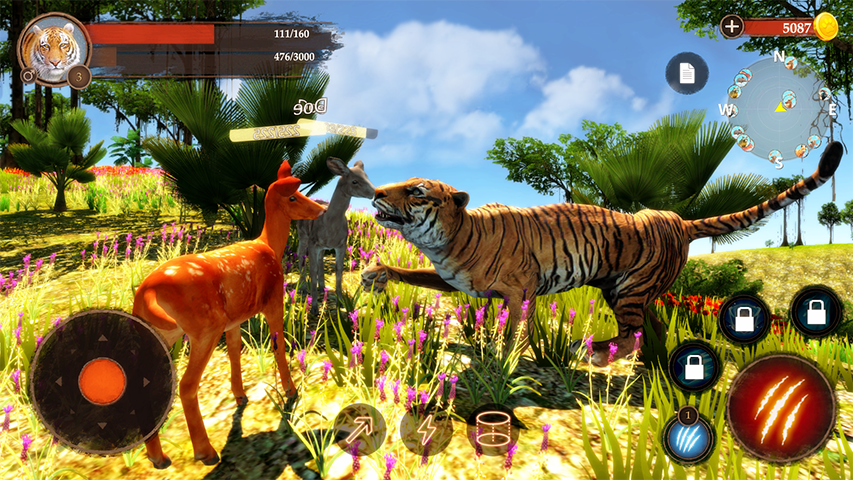
Task: Activate the lightning bolt ability
Action: pos(427,430)
